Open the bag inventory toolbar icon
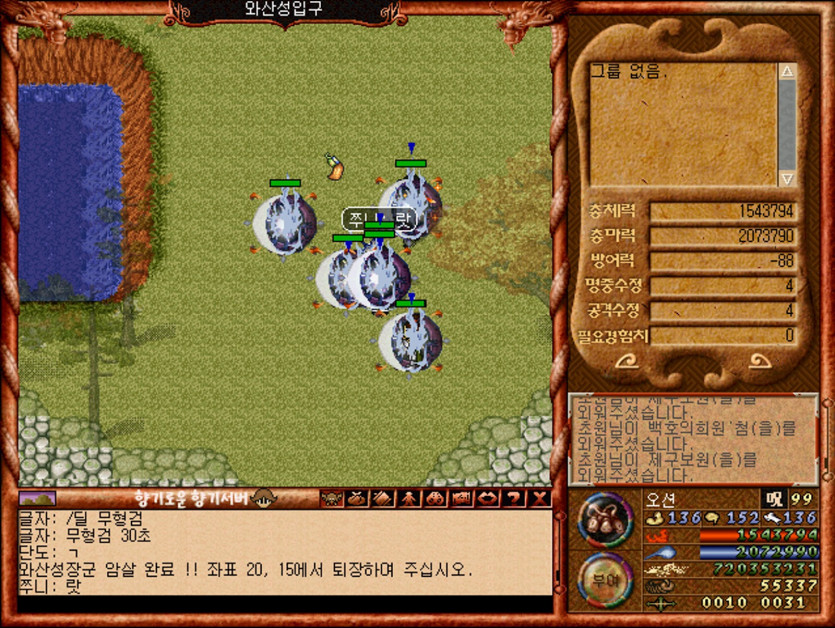The image size is (835, 628). tap(357, 498)
